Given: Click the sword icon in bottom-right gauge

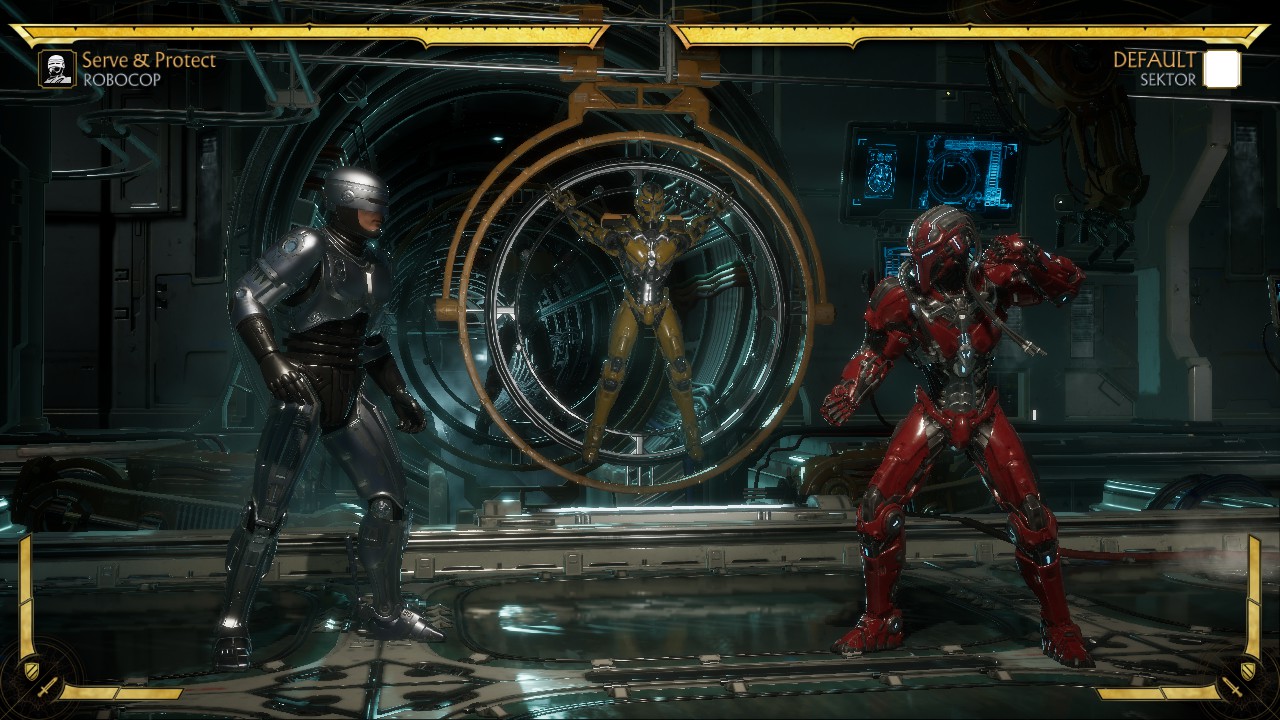Looking at the screenshot, I should point(1232,688).
